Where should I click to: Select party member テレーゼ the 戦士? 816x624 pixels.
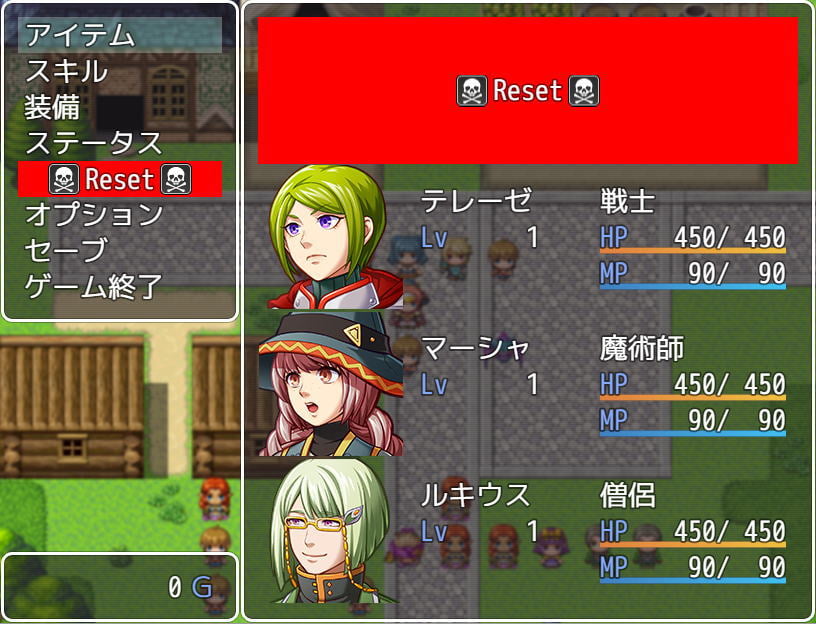(527, 237)
